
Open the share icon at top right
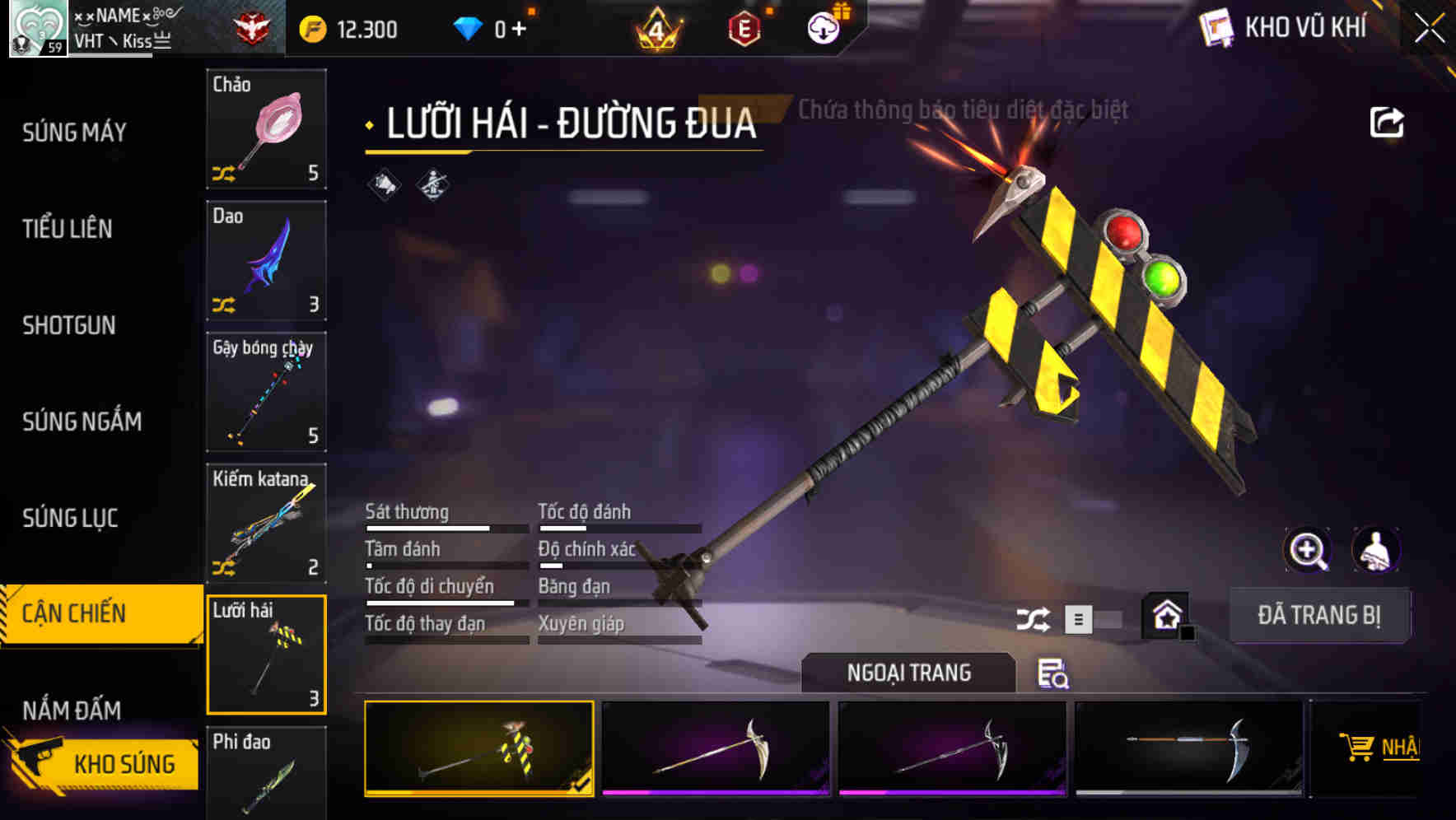pyautogui.click(x=1388, y=120)
